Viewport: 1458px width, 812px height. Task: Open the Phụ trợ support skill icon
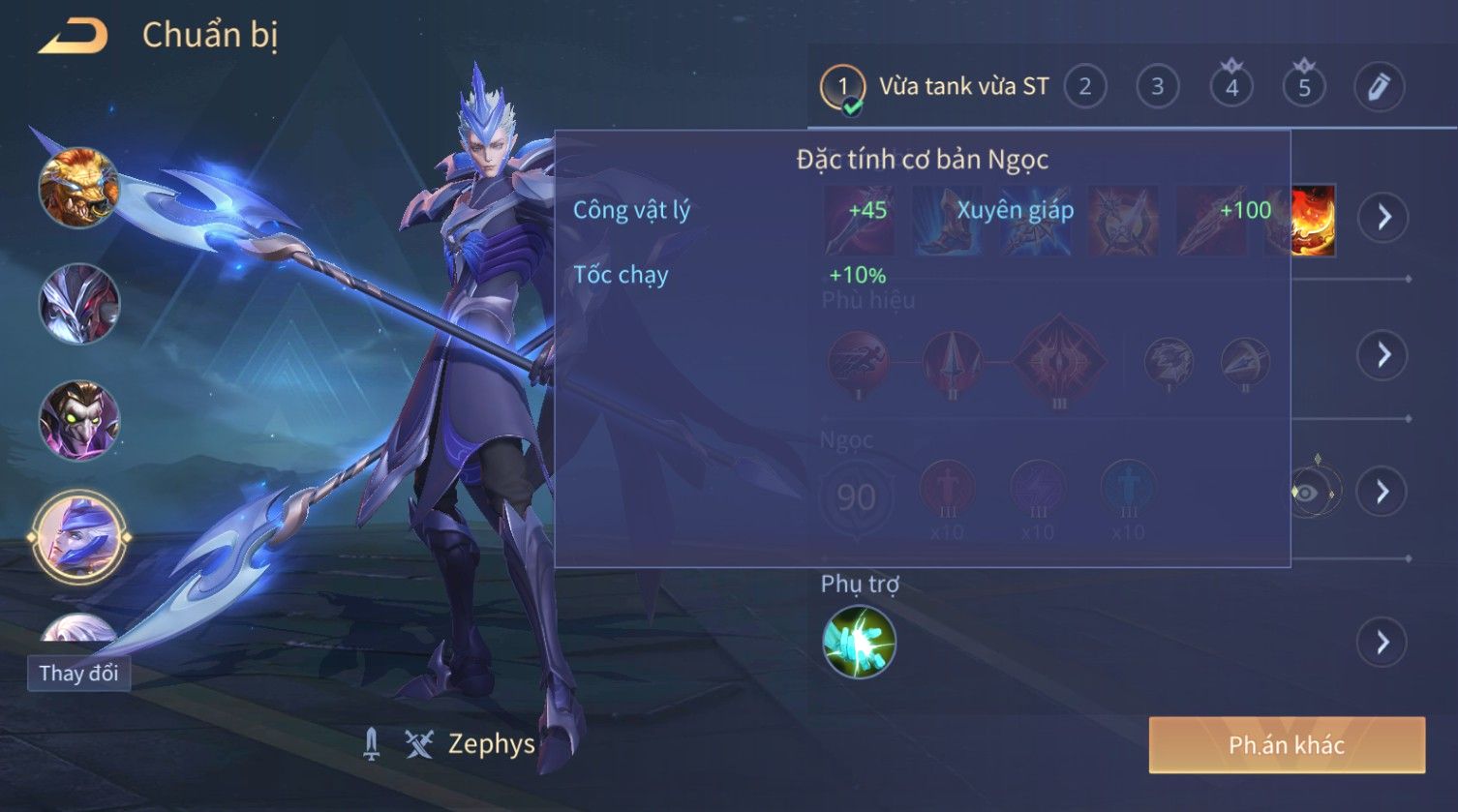(859, 642)
